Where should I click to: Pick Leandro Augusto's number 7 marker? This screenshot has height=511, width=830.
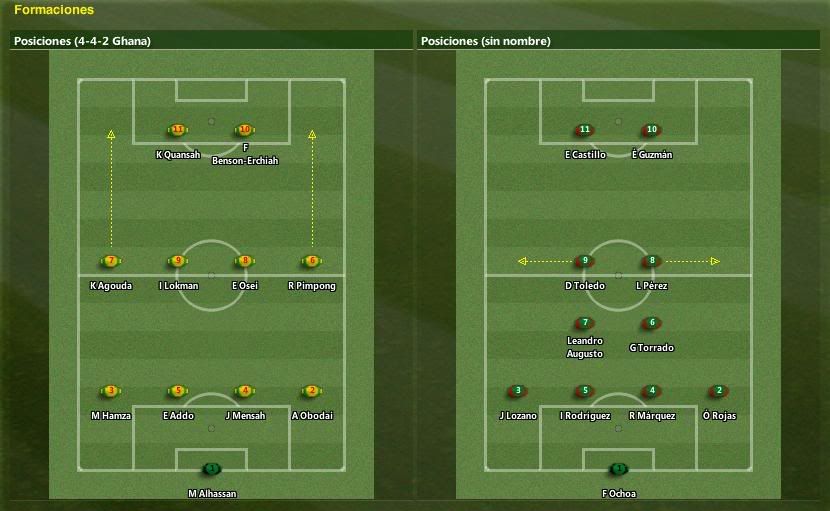pos(585,323)
